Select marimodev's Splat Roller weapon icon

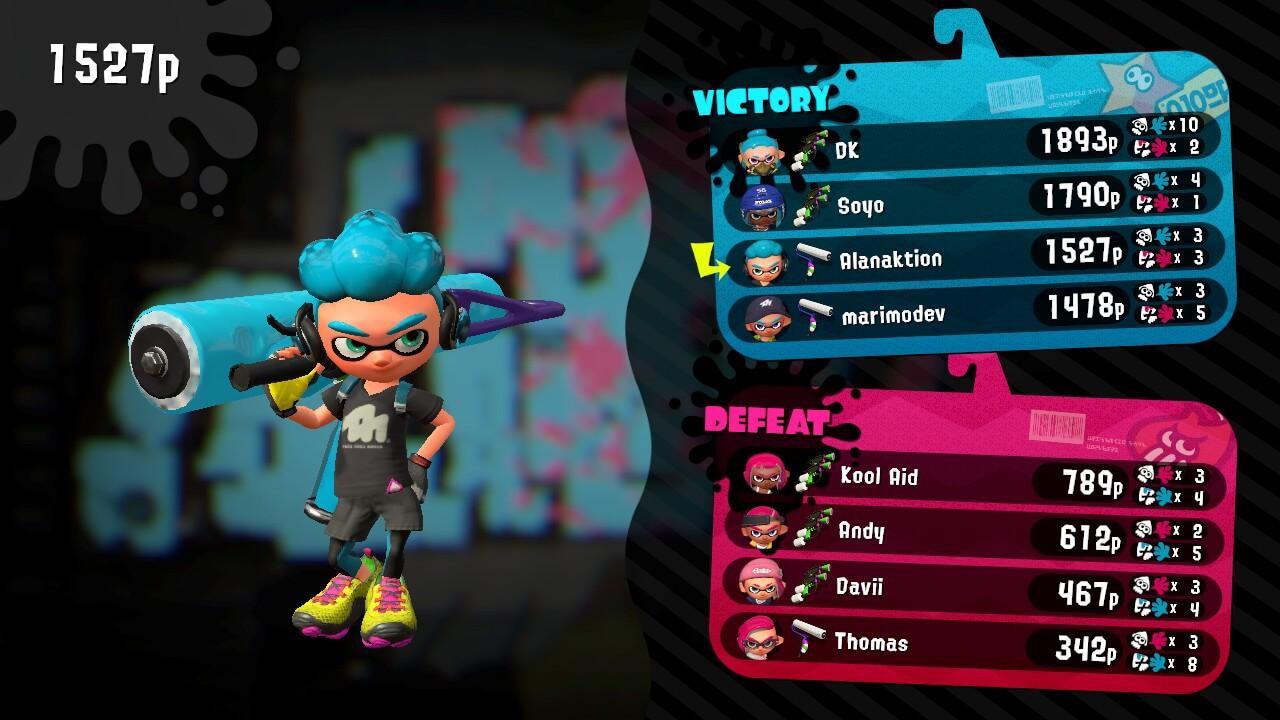tap(815, 312)
